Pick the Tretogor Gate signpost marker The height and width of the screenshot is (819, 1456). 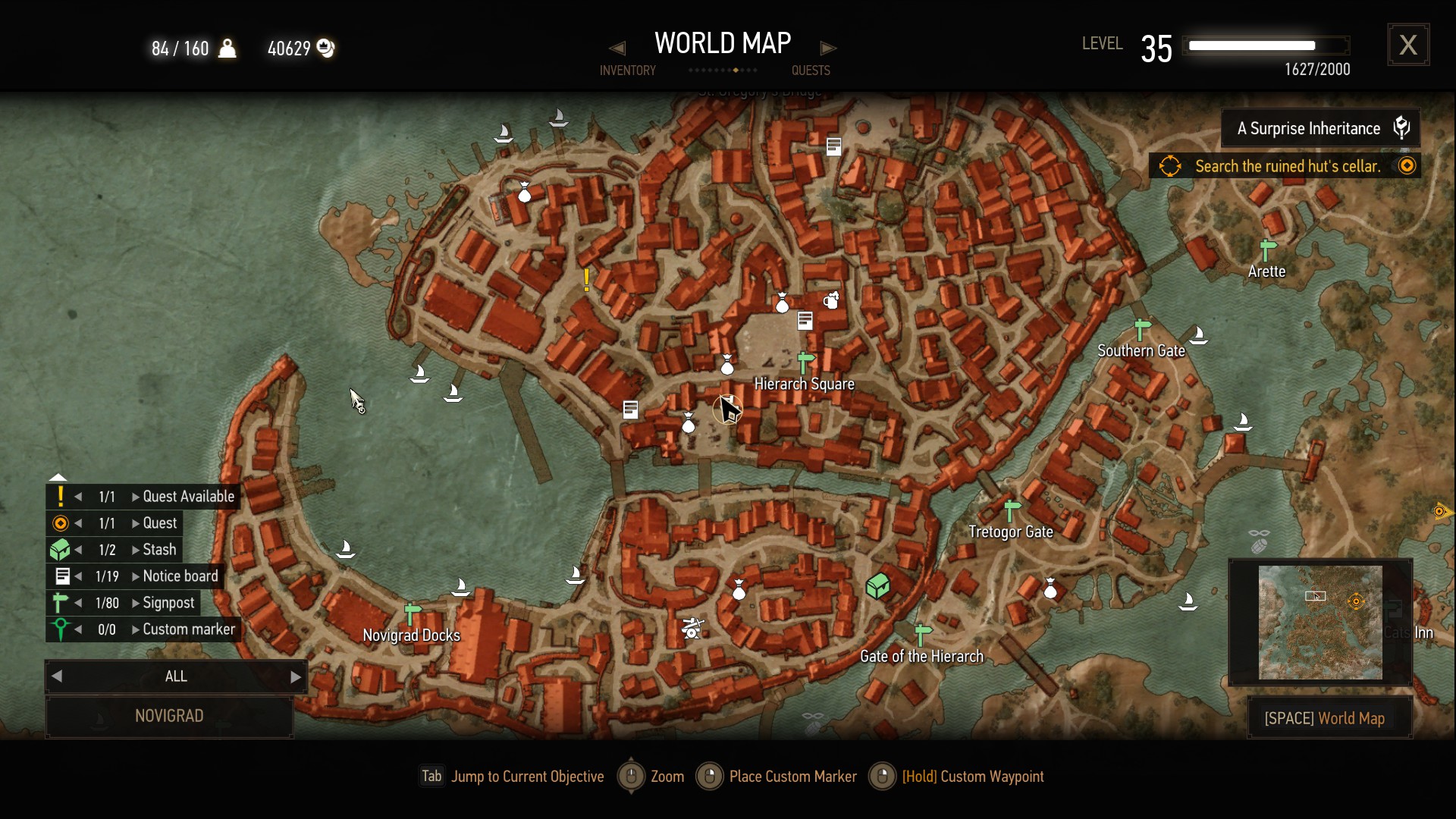click(x=1012, y=510)
